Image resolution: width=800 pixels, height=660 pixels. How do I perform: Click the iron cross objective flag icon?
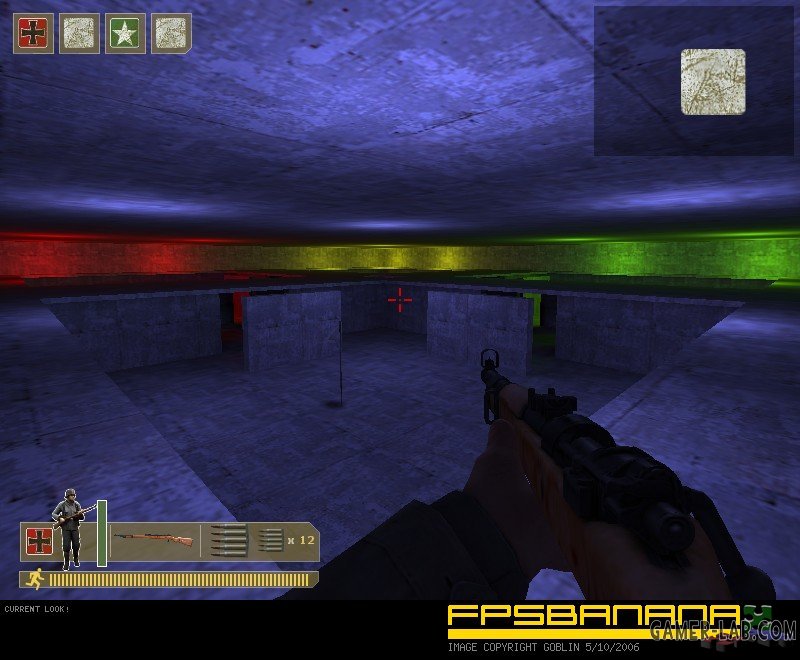(33, 33)
